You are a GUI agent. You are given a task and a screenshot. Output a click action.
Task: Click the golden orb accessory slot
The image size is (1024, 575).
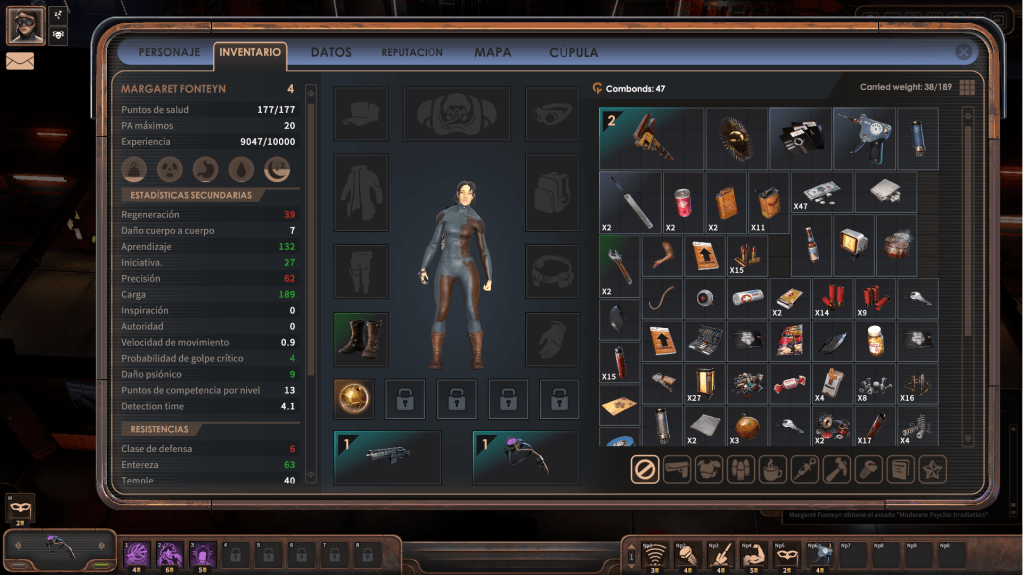(353, 399)
